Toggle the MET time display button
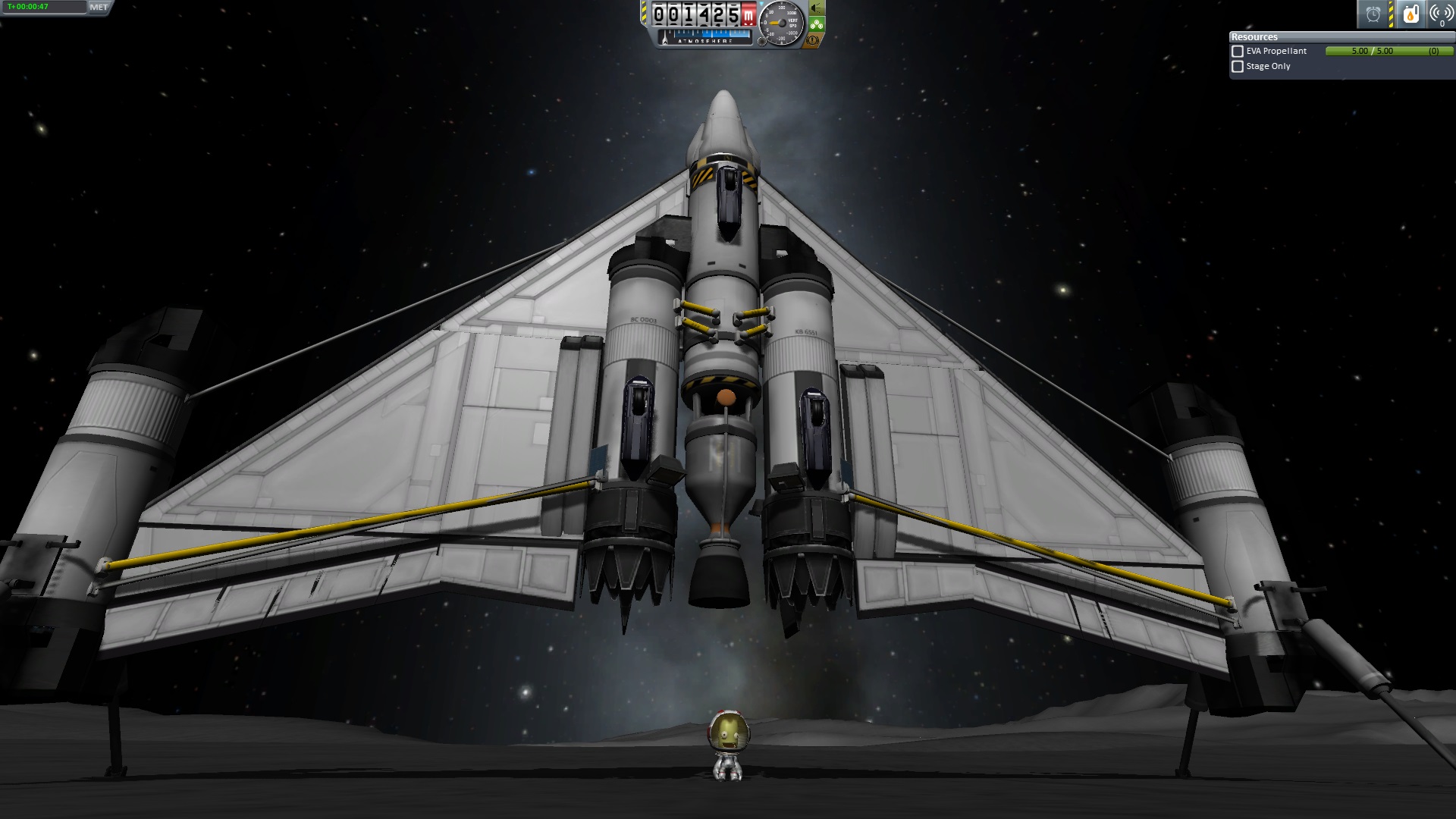Viewport: 1456px width, 819px height. [x=99, y=8]
